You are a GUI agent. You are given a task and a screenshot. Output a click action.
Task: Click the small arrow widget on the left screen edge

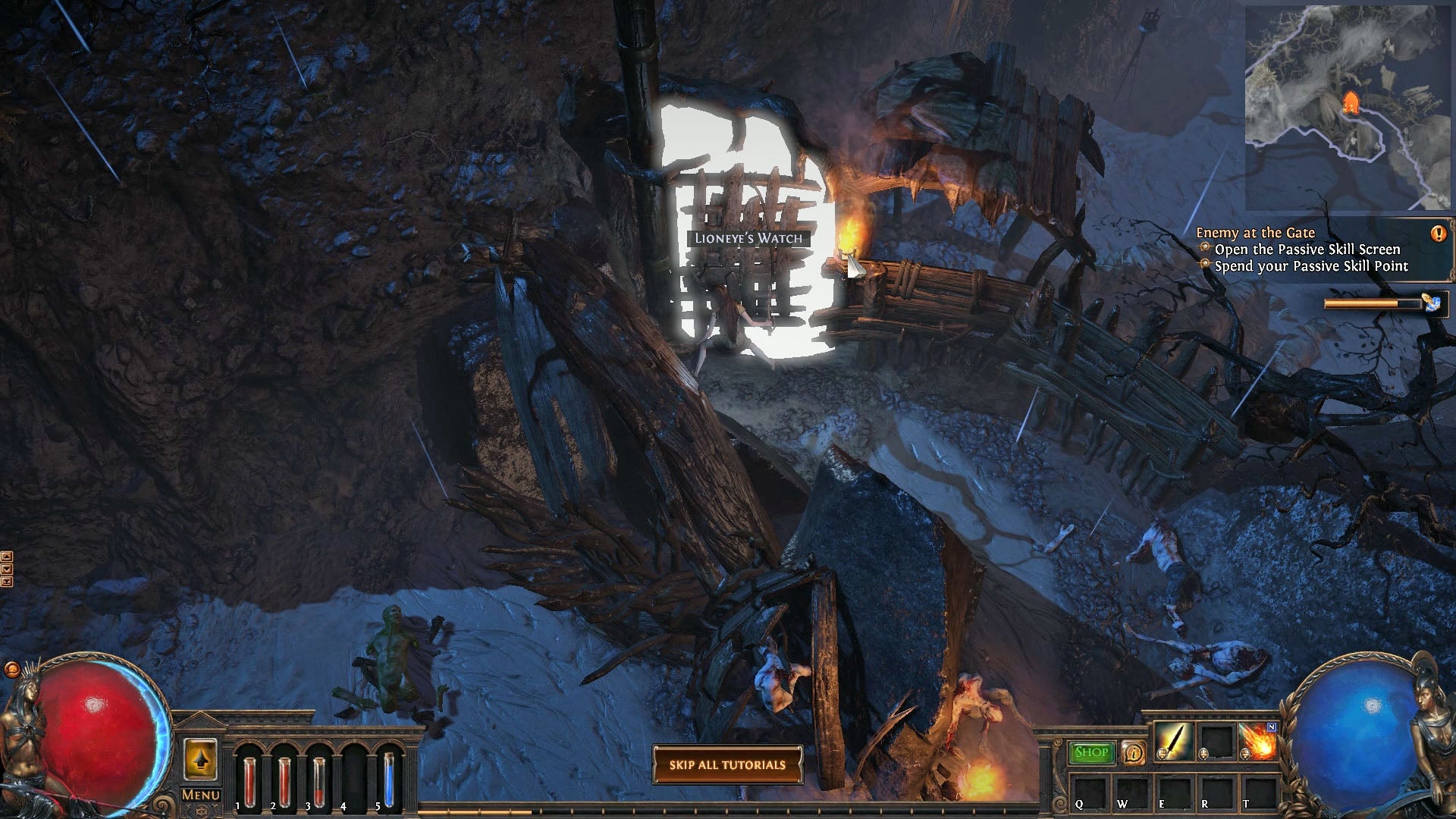pyautogui.click(x=11, y=556)
